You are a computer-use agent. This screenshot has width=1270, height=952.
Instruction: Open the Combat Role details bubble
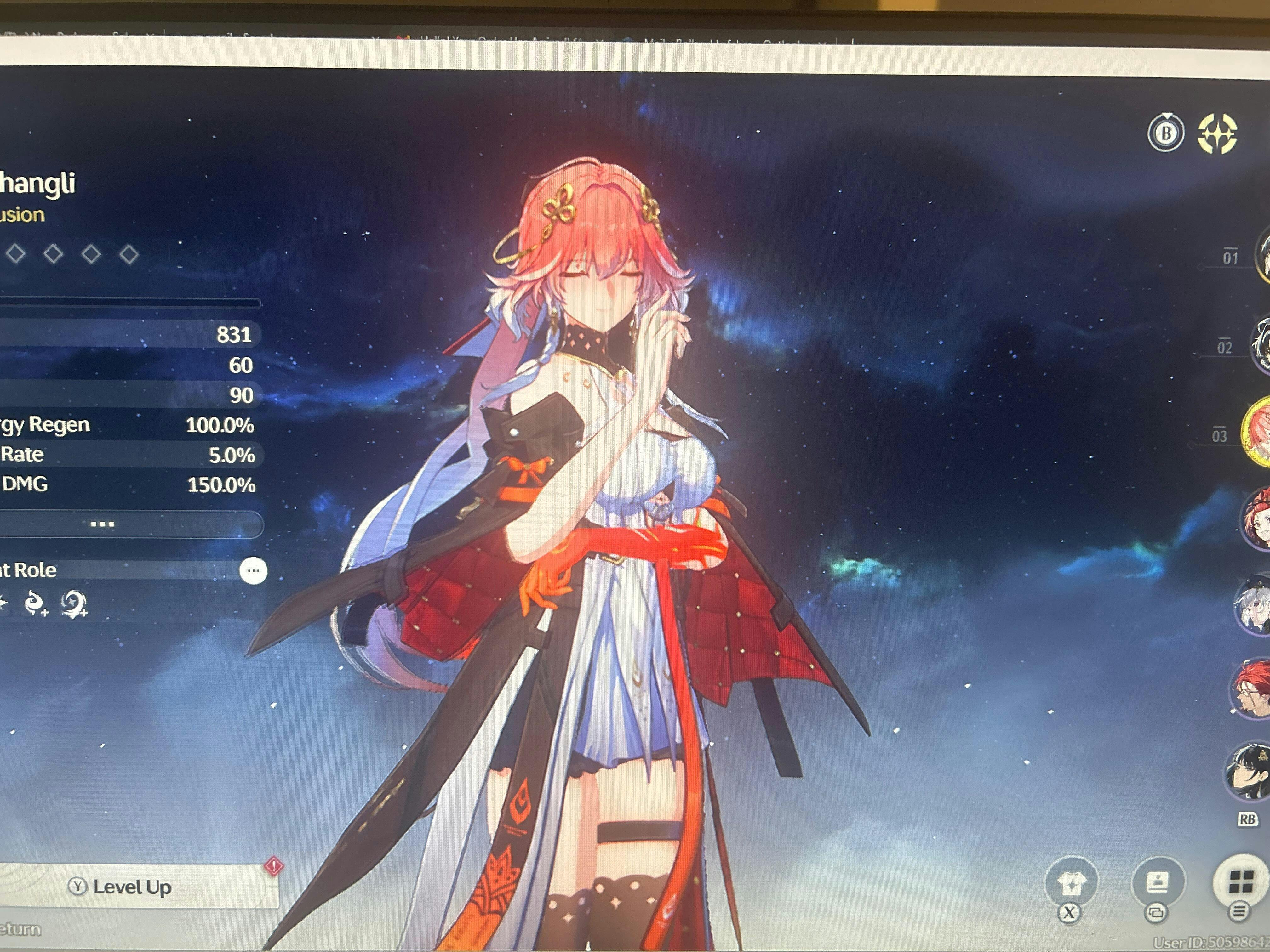[253, 570]
